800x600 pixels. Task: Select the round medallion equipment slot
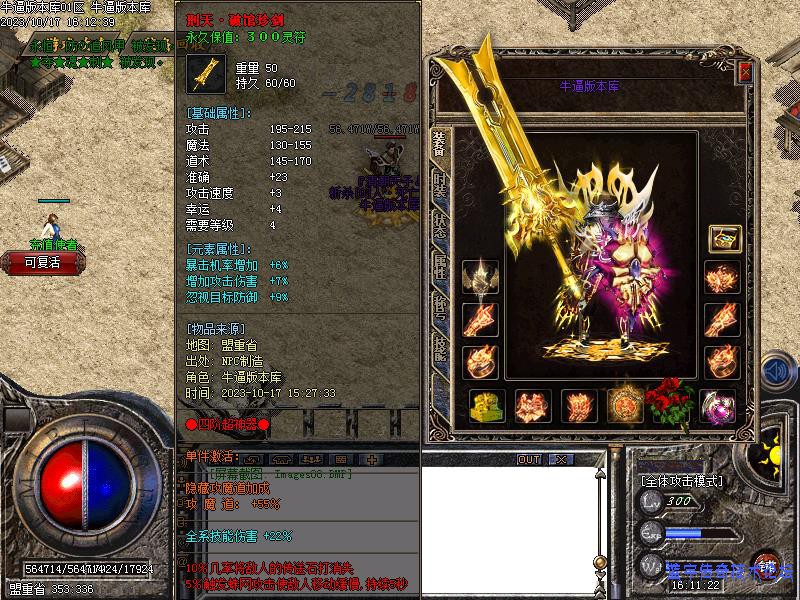(x=625, y=406)
